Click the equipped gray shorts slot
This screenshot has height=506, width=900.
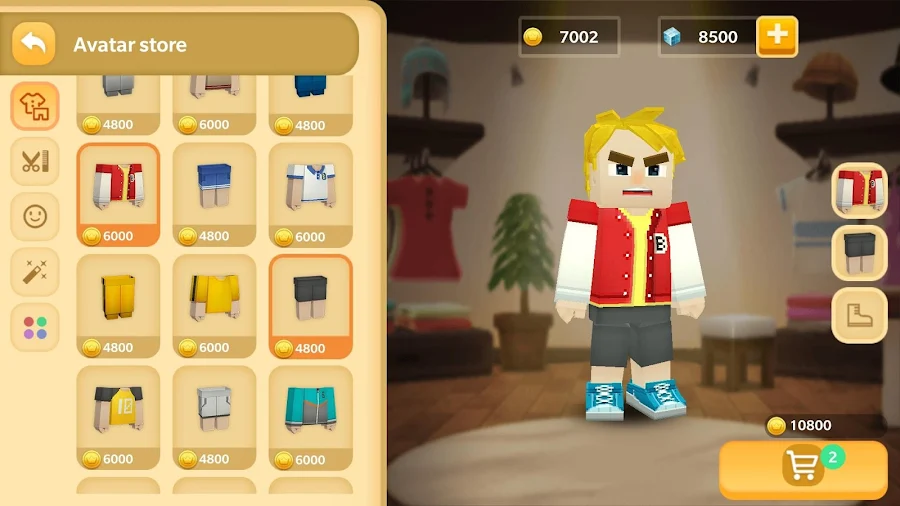pyautogui.click(x=859, y=252)
